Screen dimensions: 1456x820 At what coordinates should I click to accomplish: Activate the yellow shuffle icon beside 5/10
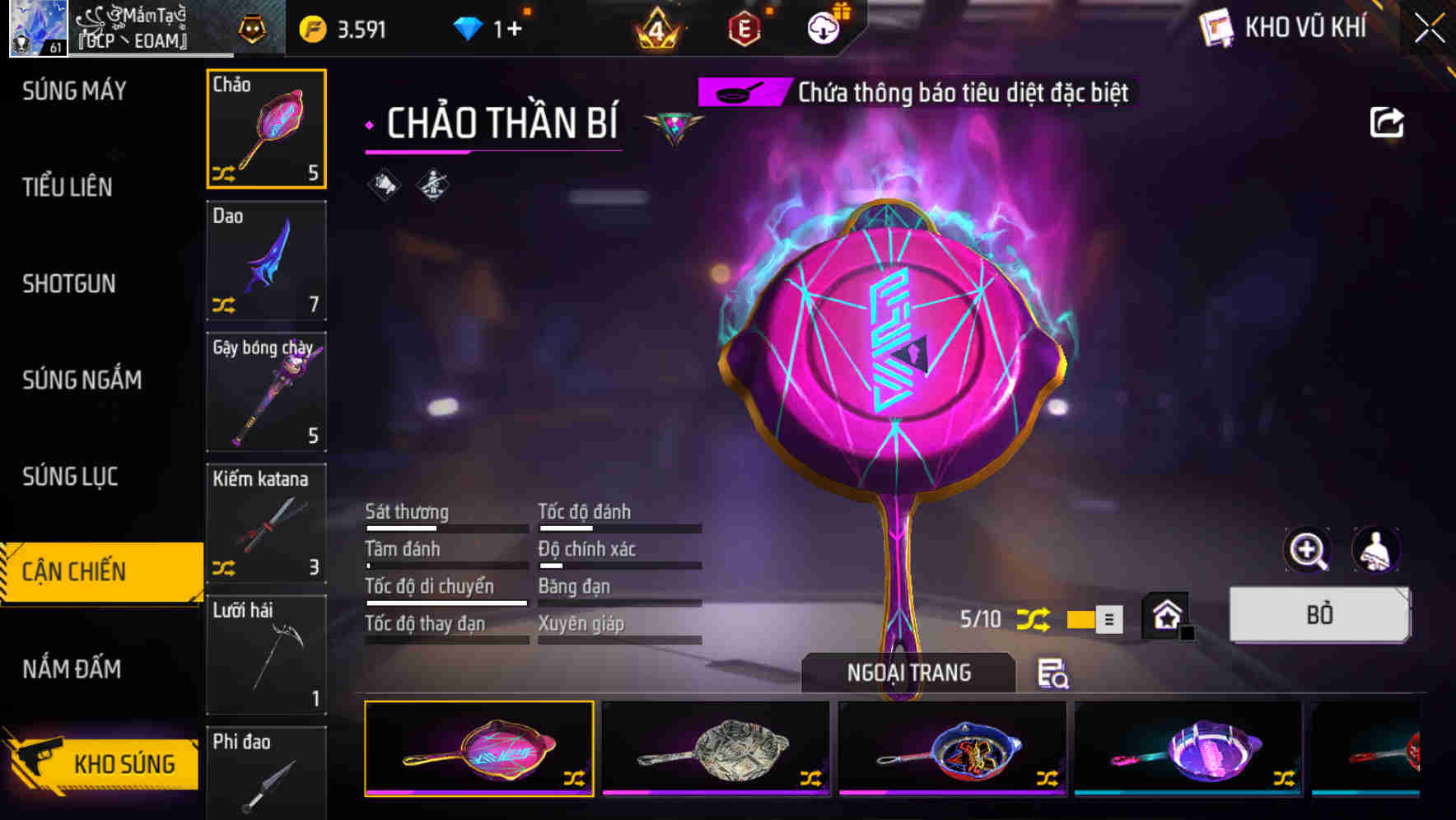coord(1036,618)
